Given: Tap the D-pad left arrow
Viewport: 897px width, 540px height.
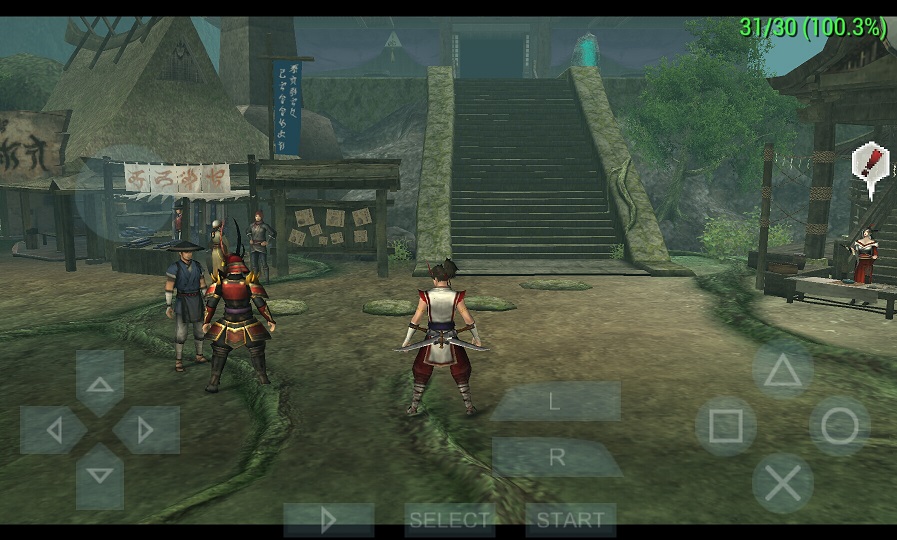Looking at the screenshot, I should [54, 430].
